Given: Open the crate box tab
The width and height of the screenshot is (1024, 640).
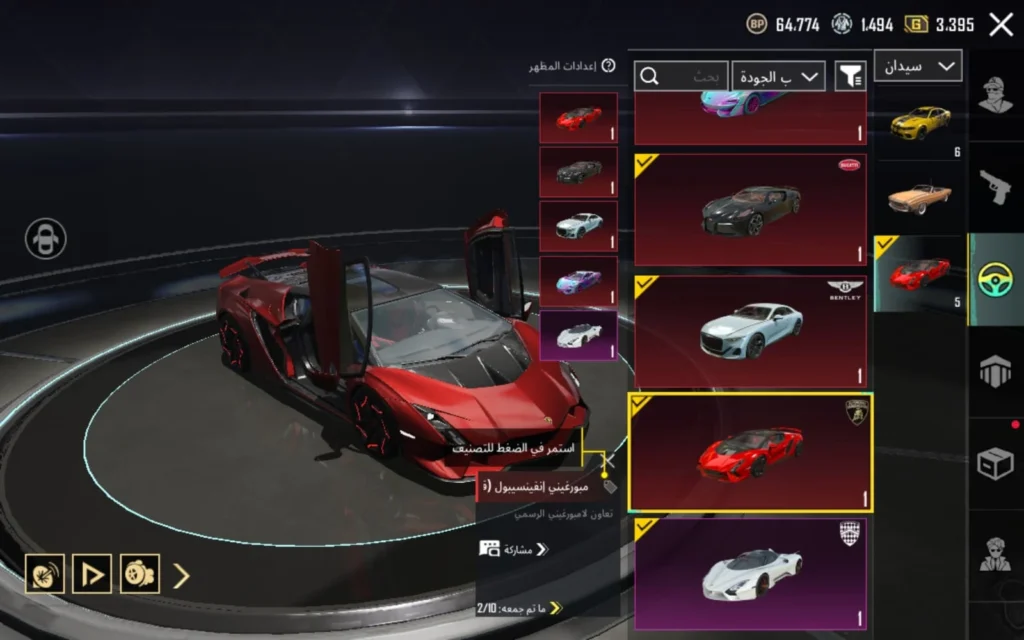Looking at the screenshot, I should [996, 463].
